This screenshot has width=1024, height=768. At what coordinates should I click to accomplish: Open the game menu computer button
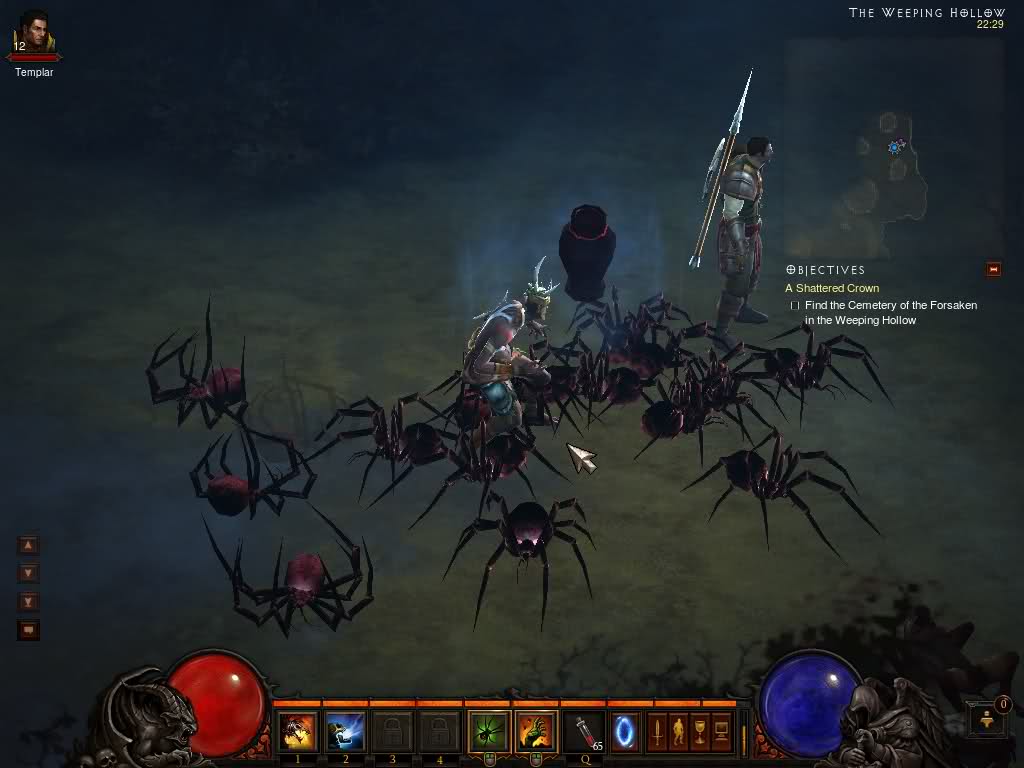pos(720,732)
